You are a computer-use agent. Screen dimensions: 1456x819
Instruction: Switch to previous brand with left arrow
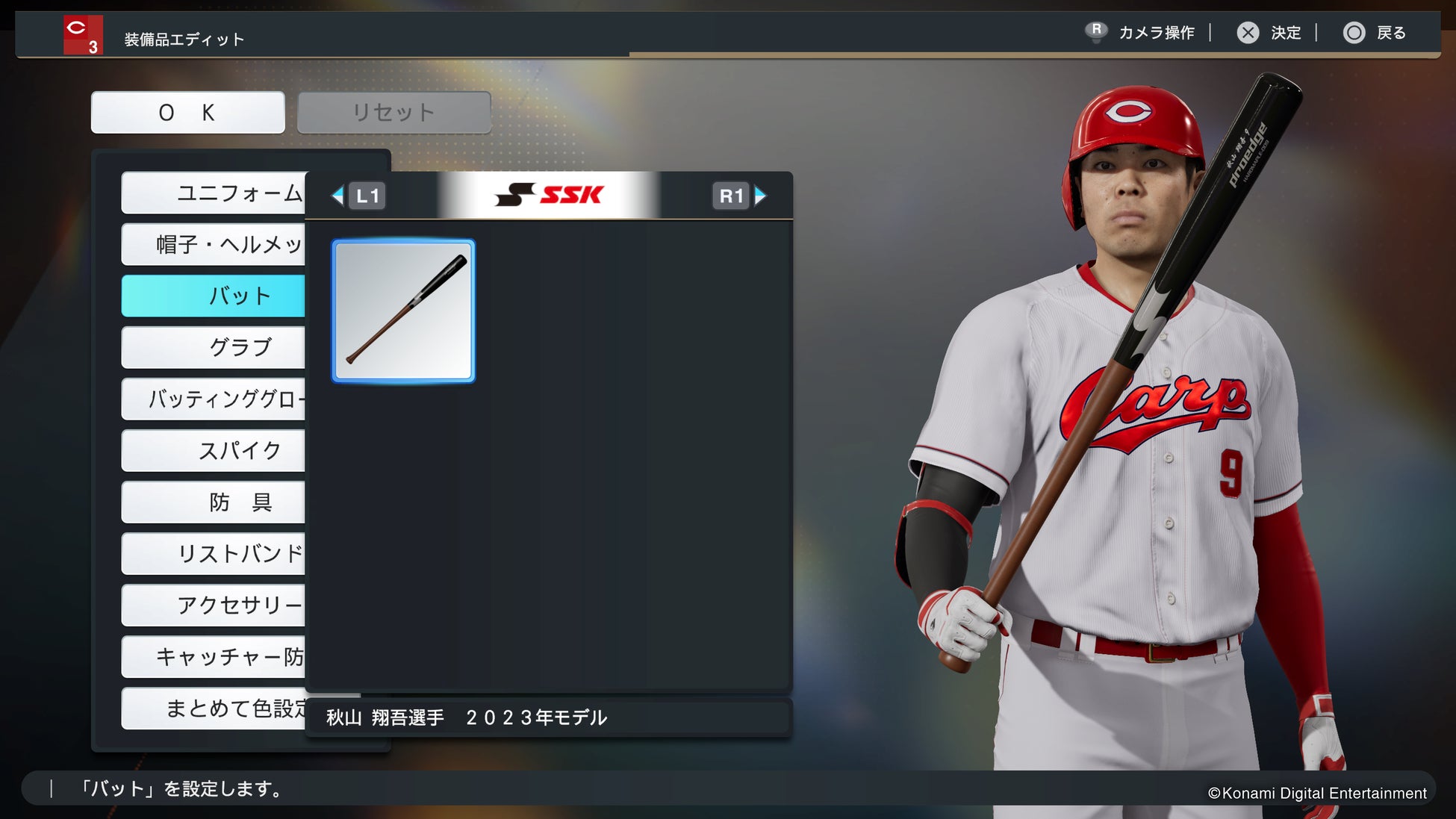[x=338, y=196]
